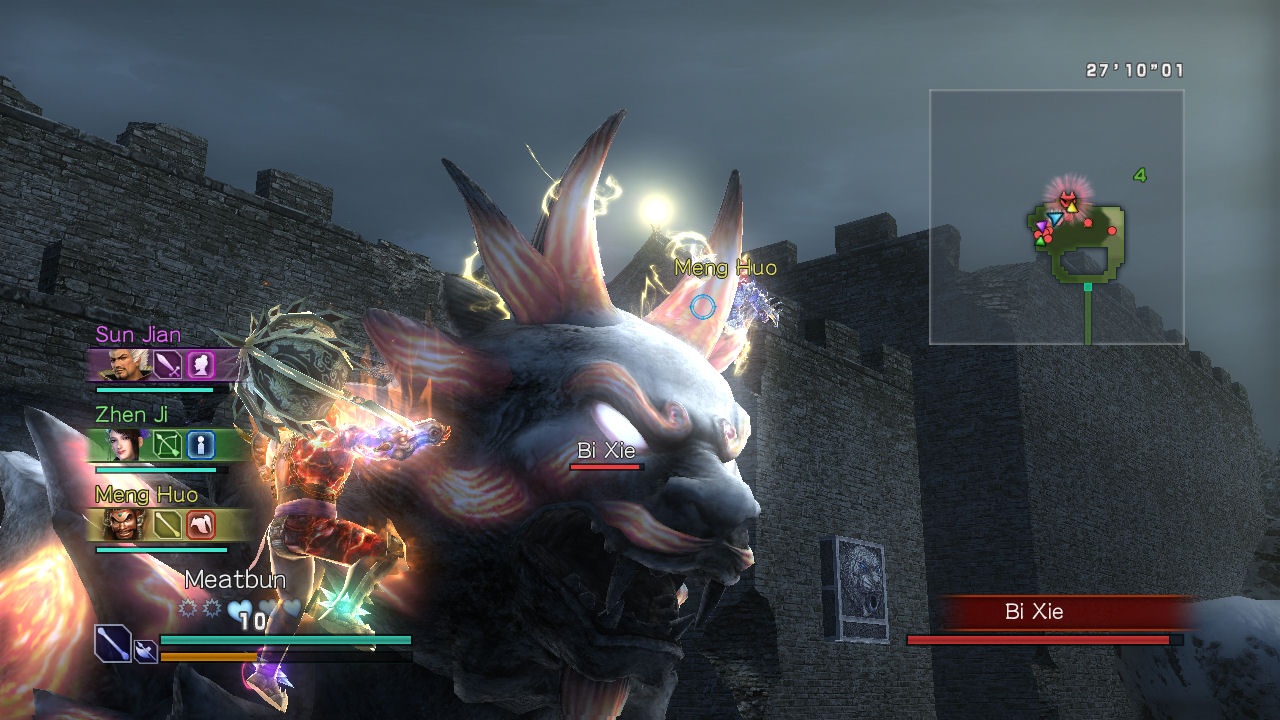Open the minimap in the corner
This screenshot has height=720, width=1280.
(x=1056, y=217)
